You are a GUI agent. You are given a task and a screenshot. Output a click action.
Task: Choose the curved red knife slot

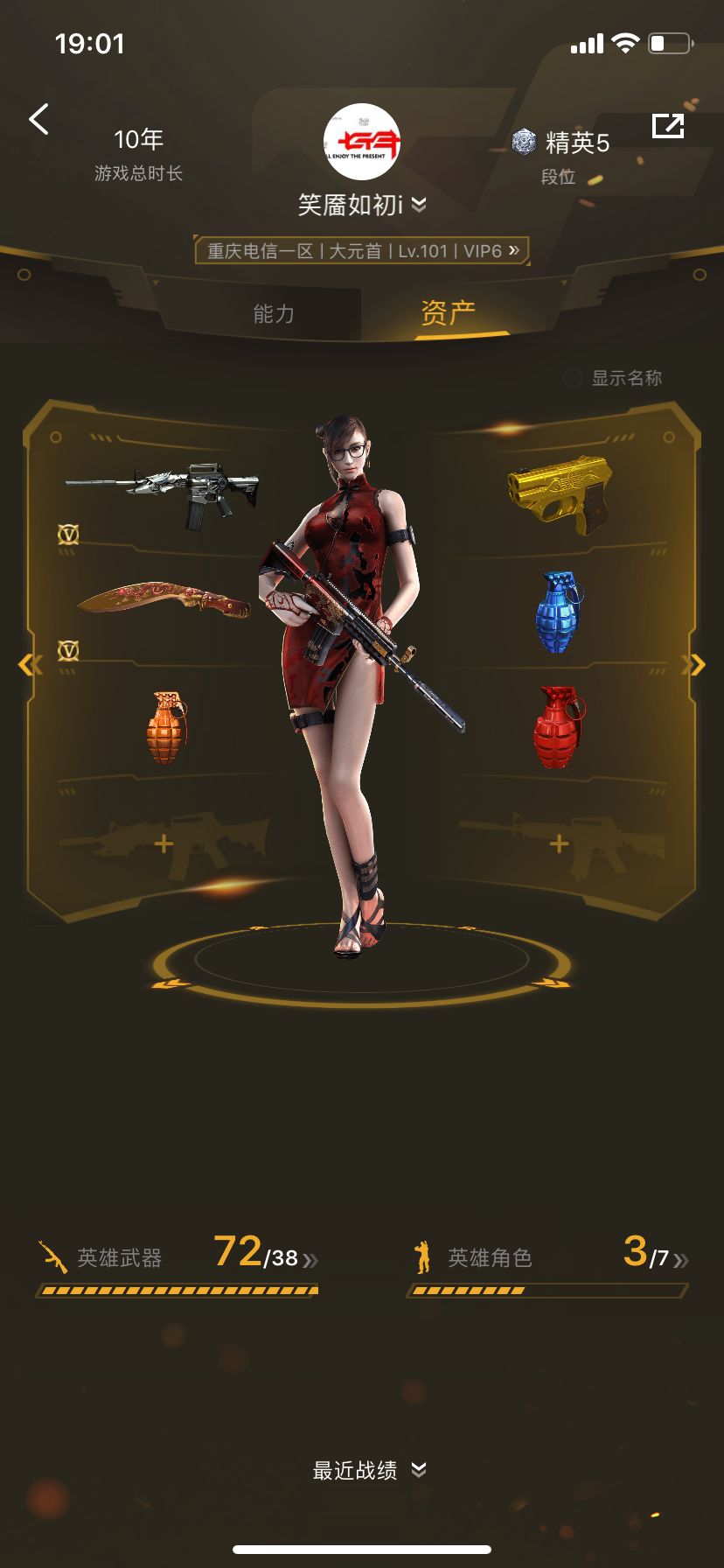tap(164, 601)
